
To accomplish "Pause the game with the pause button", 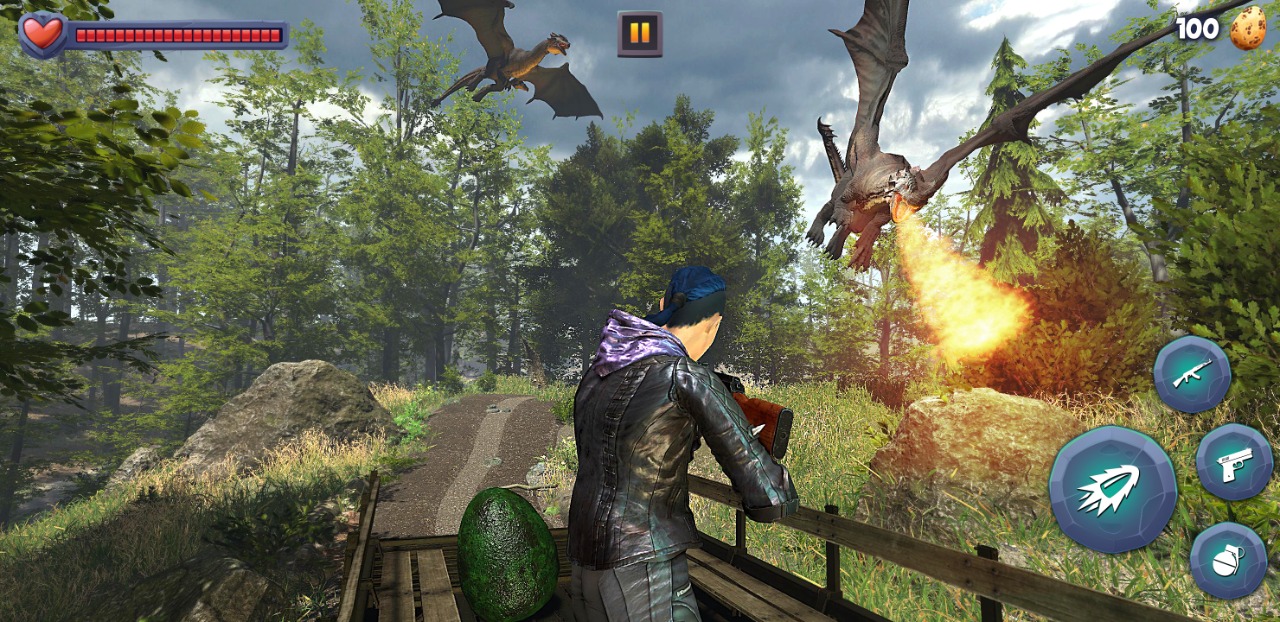I will click(x=640, y=34).
